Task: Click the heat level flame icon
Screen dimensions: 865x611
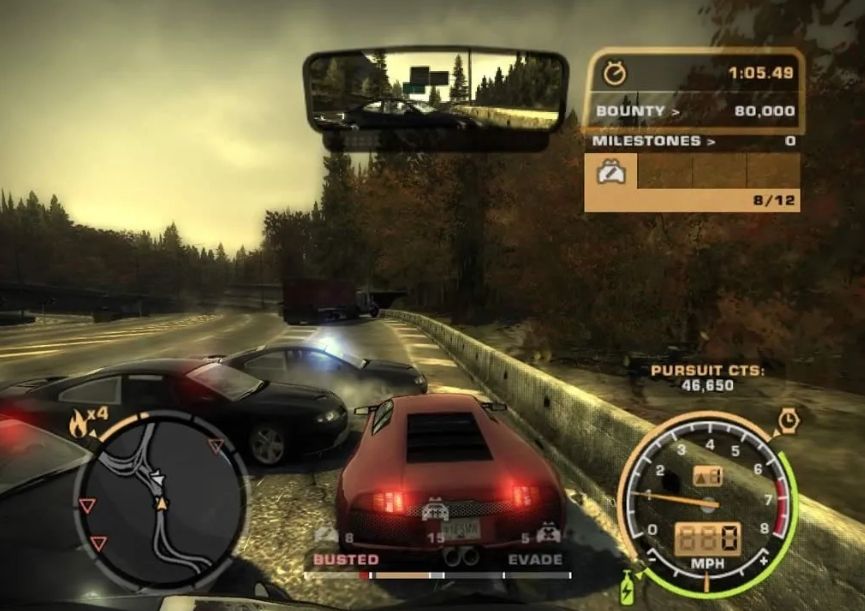Action: point(78,424)
